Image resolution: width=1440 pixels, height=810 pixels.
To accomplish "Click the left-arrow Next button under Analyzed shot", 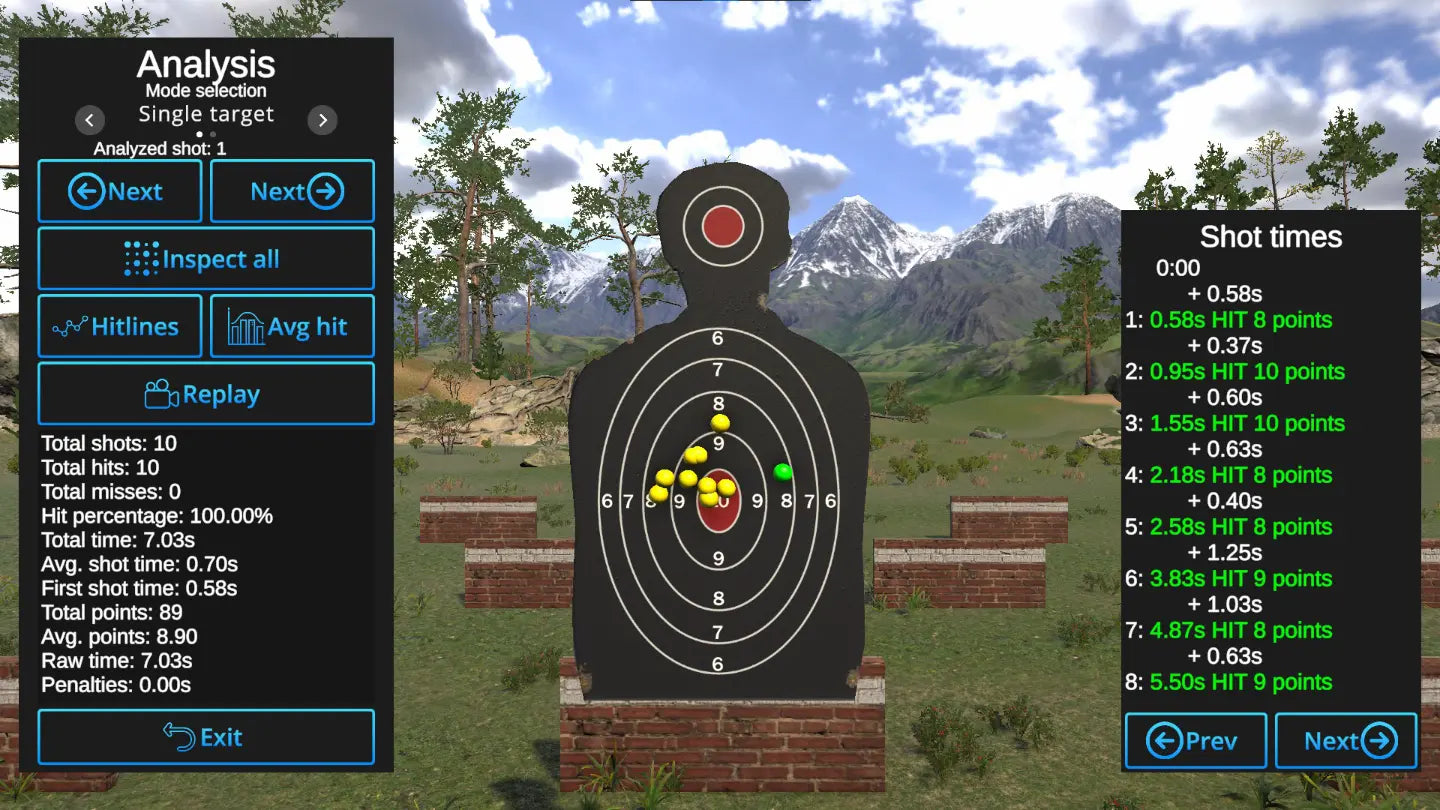I will point(120,191).
